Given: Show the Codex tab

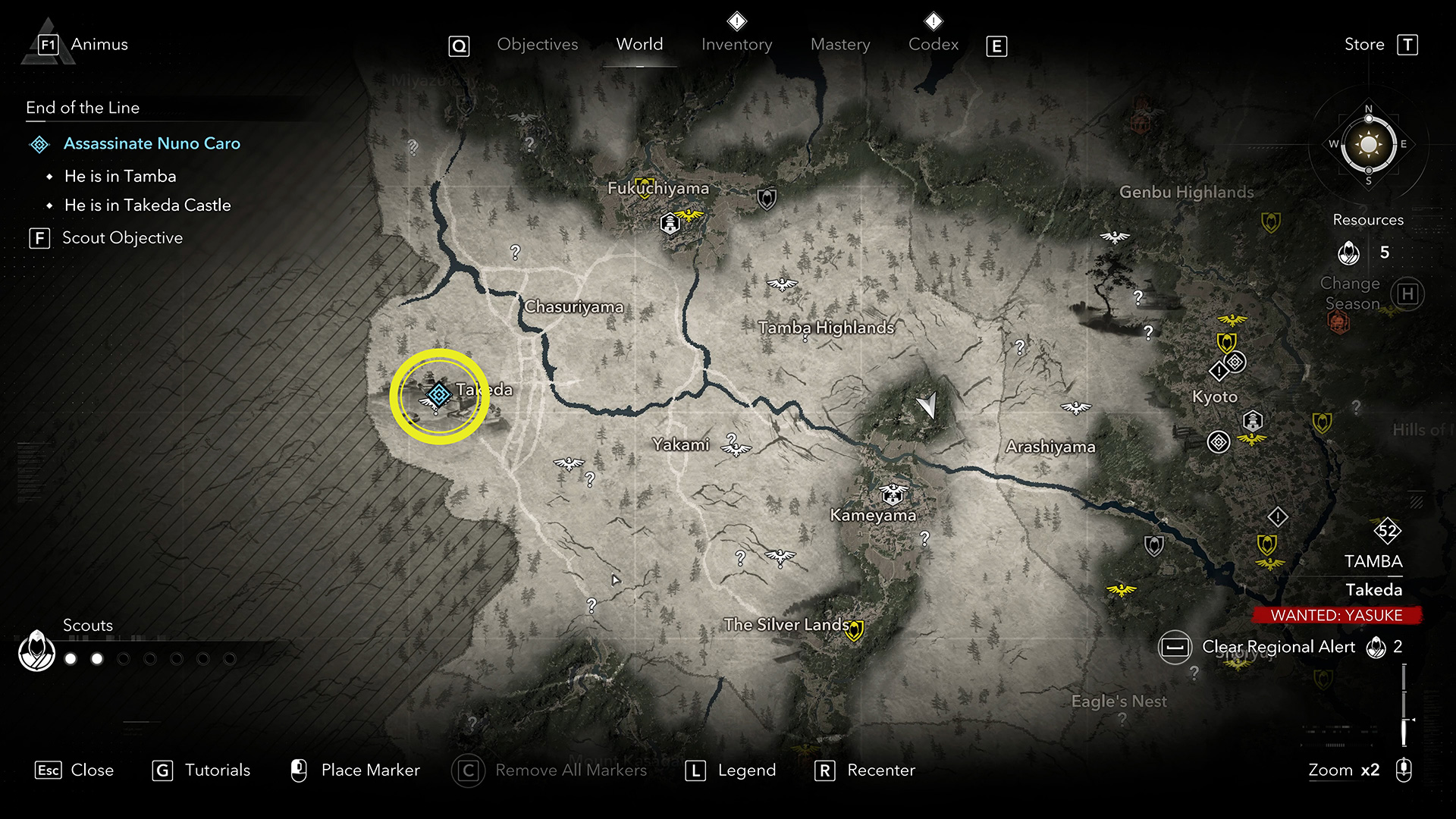Looking at the screenshot, I should point(934,45).
